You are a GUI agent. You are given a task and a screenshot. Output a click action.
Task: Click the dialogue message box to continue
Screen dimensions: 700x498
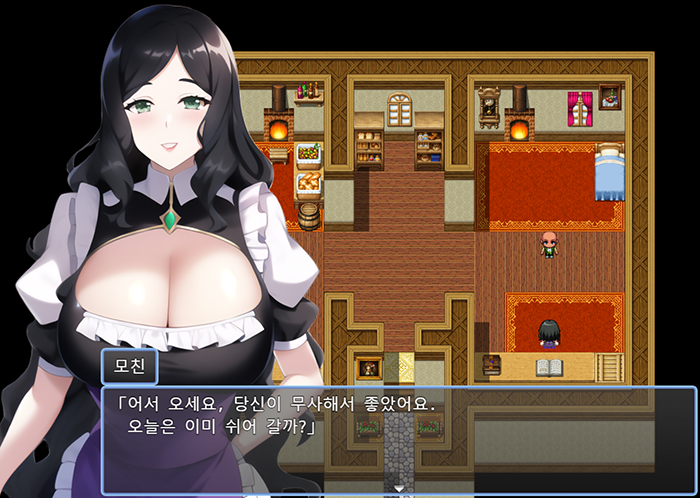398,439
